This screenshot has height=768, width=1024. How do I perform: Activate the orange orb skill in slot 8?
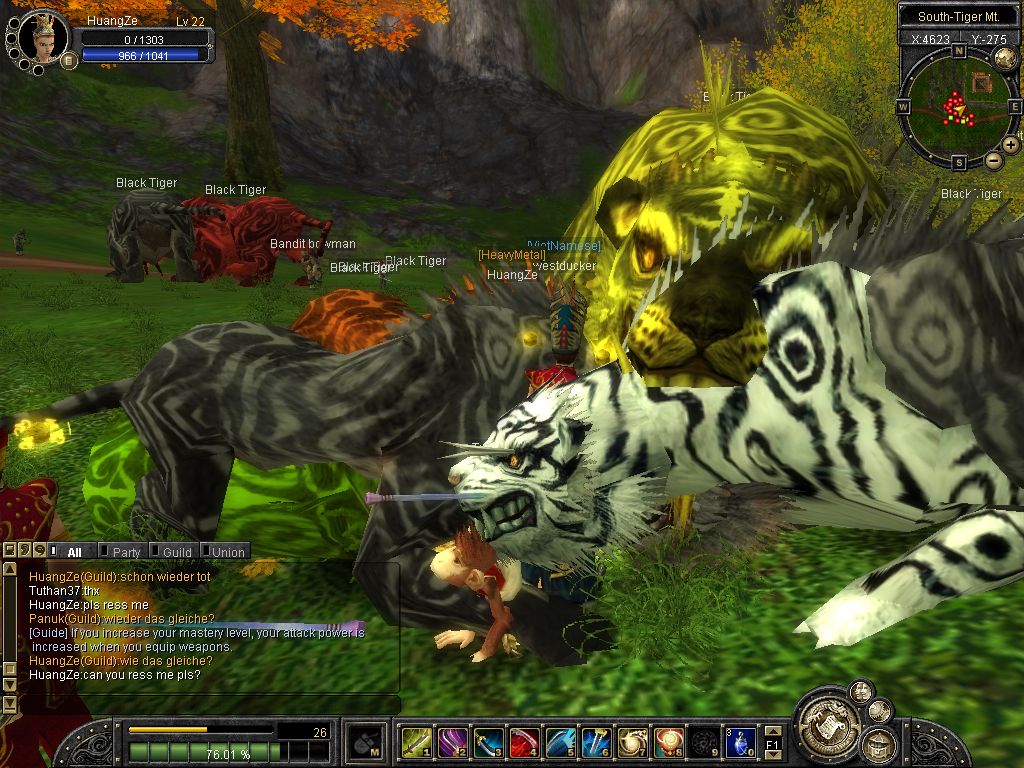click(668, 742)
